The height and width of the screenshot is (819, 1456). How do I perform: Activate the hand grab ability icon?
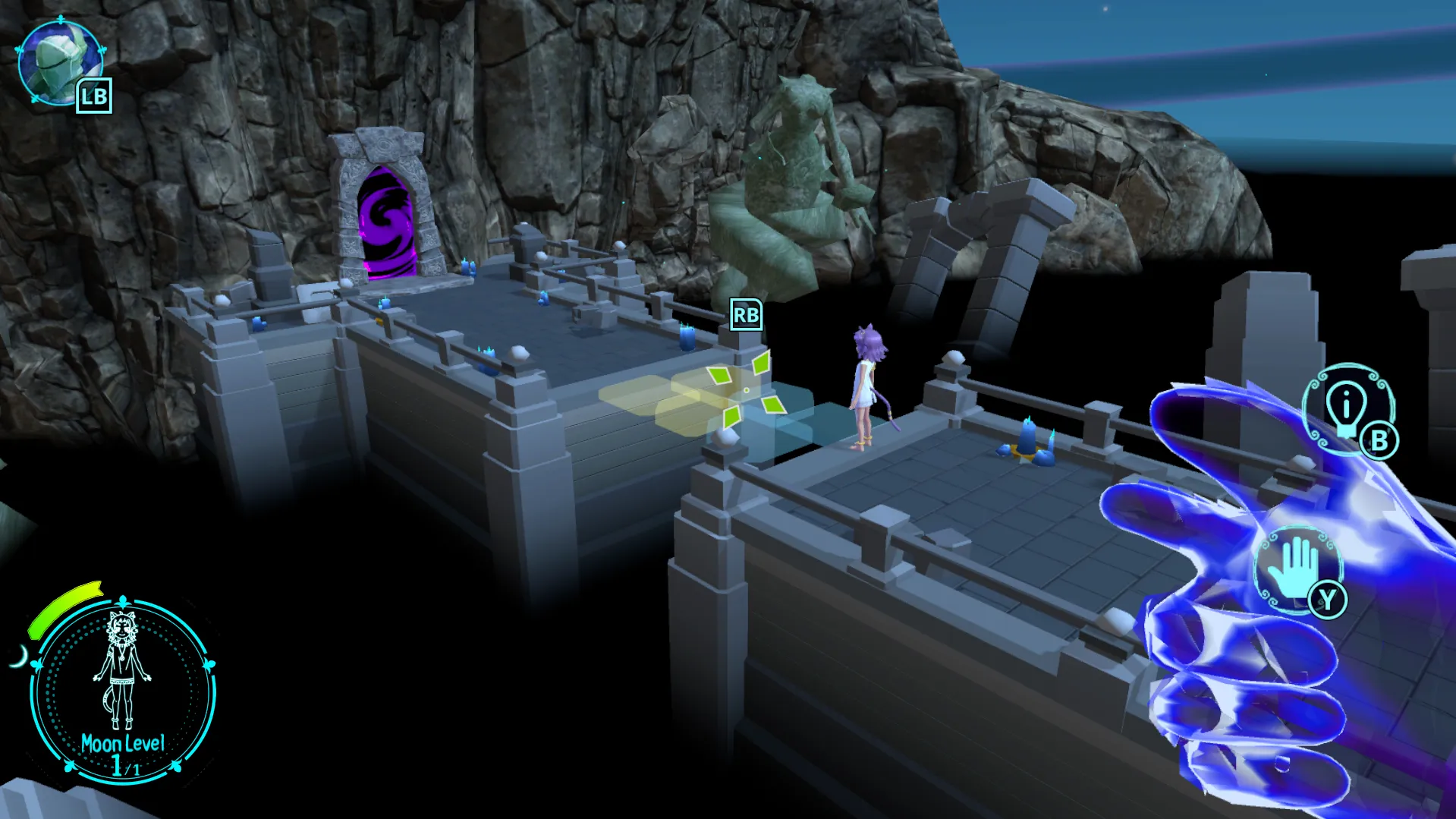click(1296, 567)
